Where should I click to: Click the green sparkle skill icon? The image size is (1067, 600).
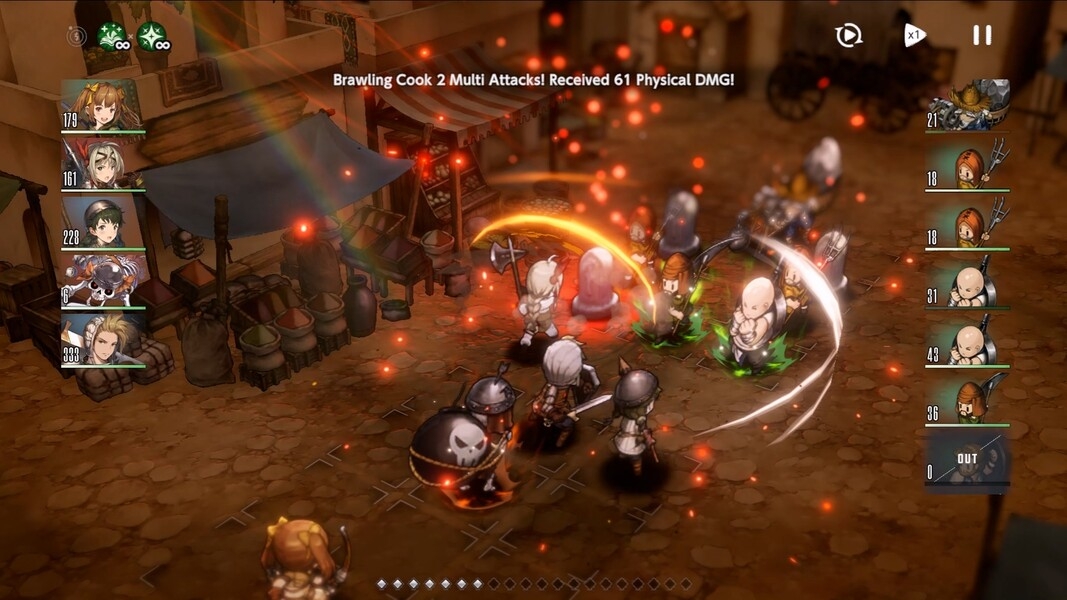[x=152, y=37]
